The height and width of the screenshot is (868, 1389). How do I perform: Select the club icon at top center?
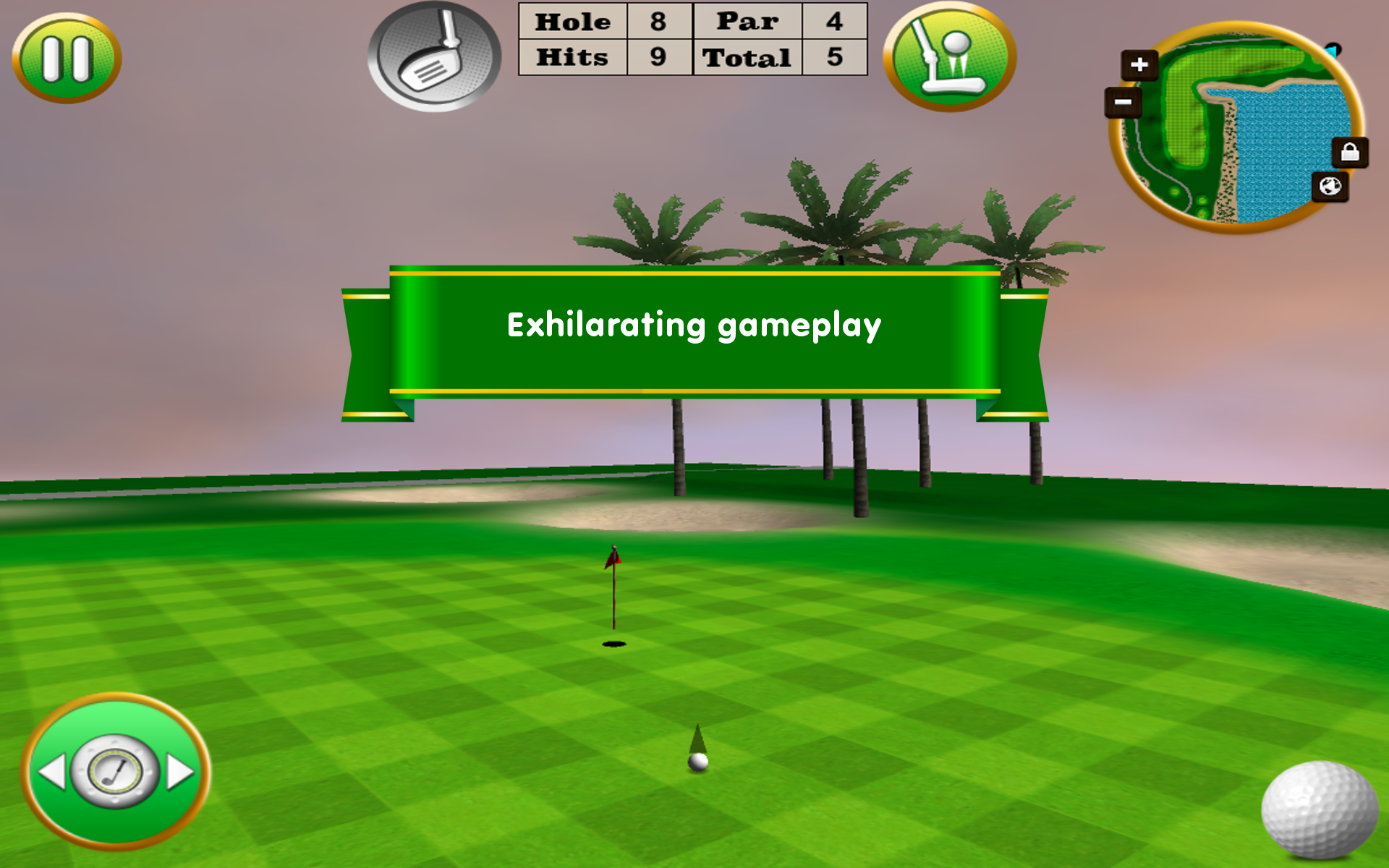click(434, 56)
